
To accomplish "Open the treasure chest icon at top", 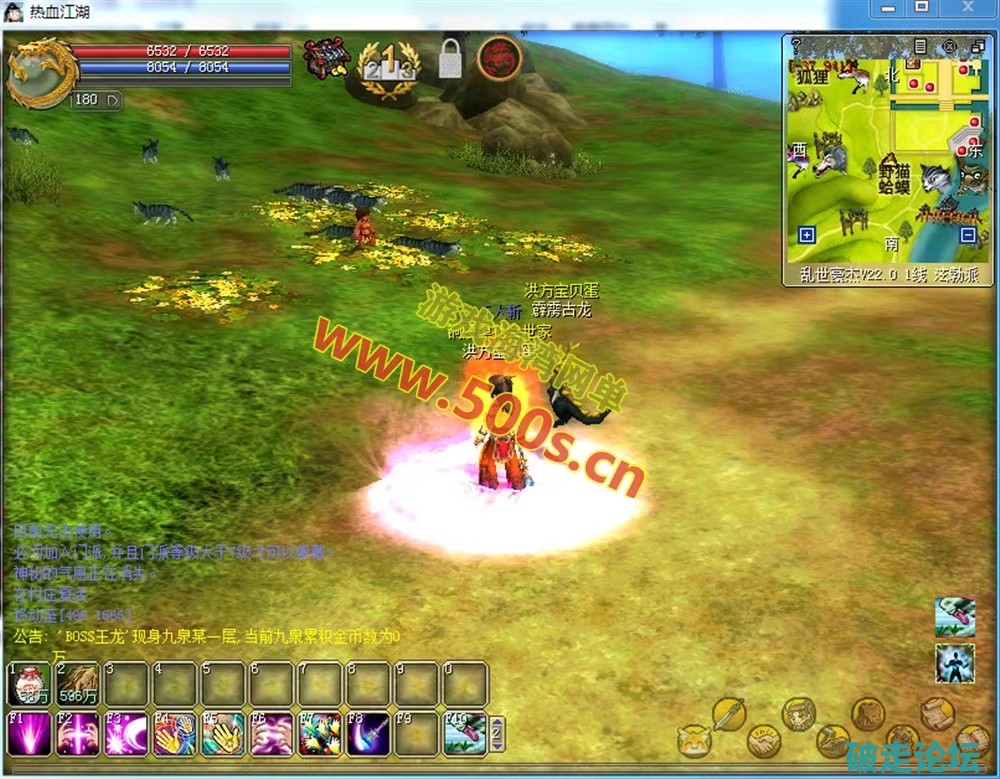I will (x=326, y=60).
